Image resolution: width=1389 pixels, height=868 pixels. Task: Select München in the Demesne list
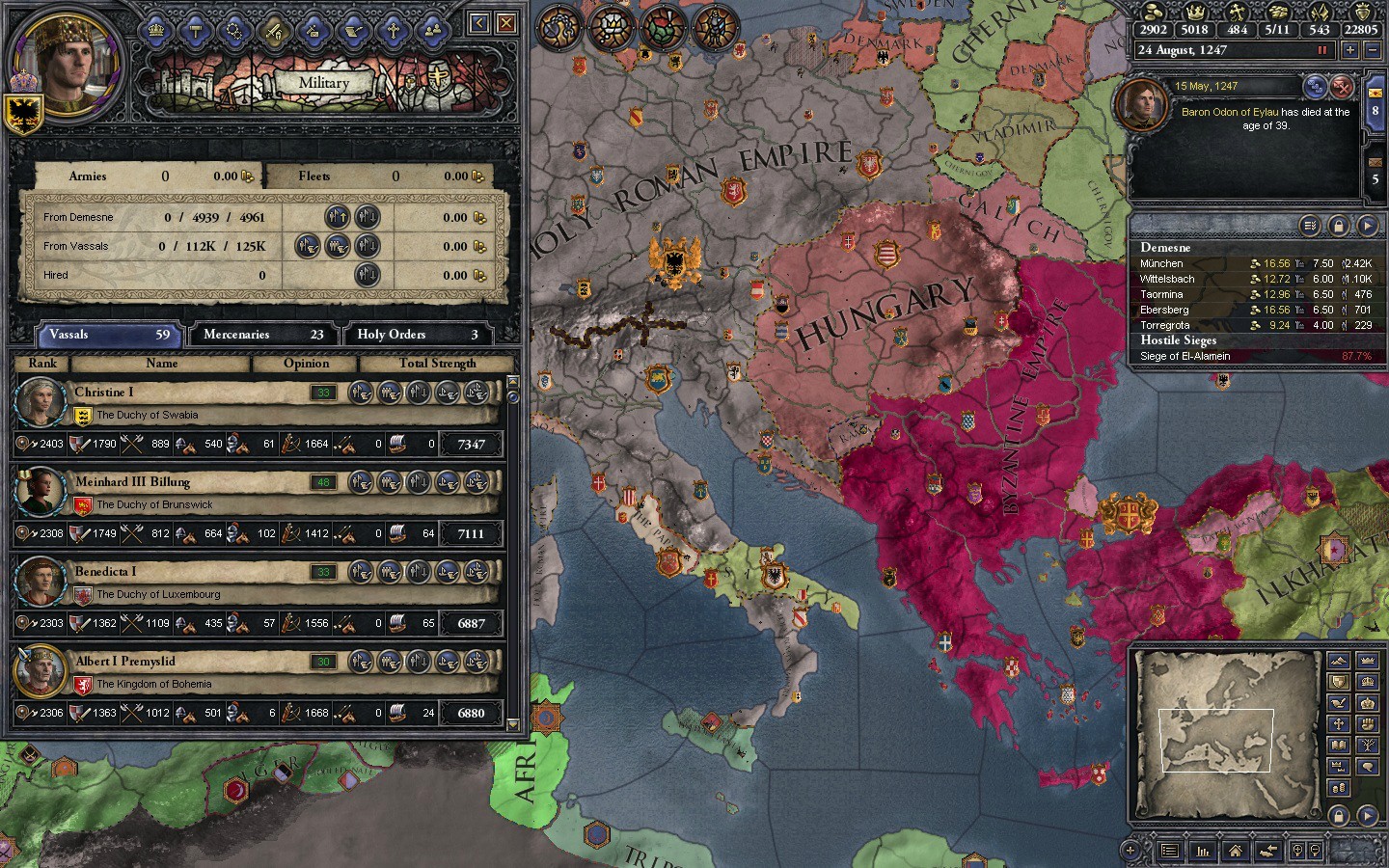point(1161,263)
